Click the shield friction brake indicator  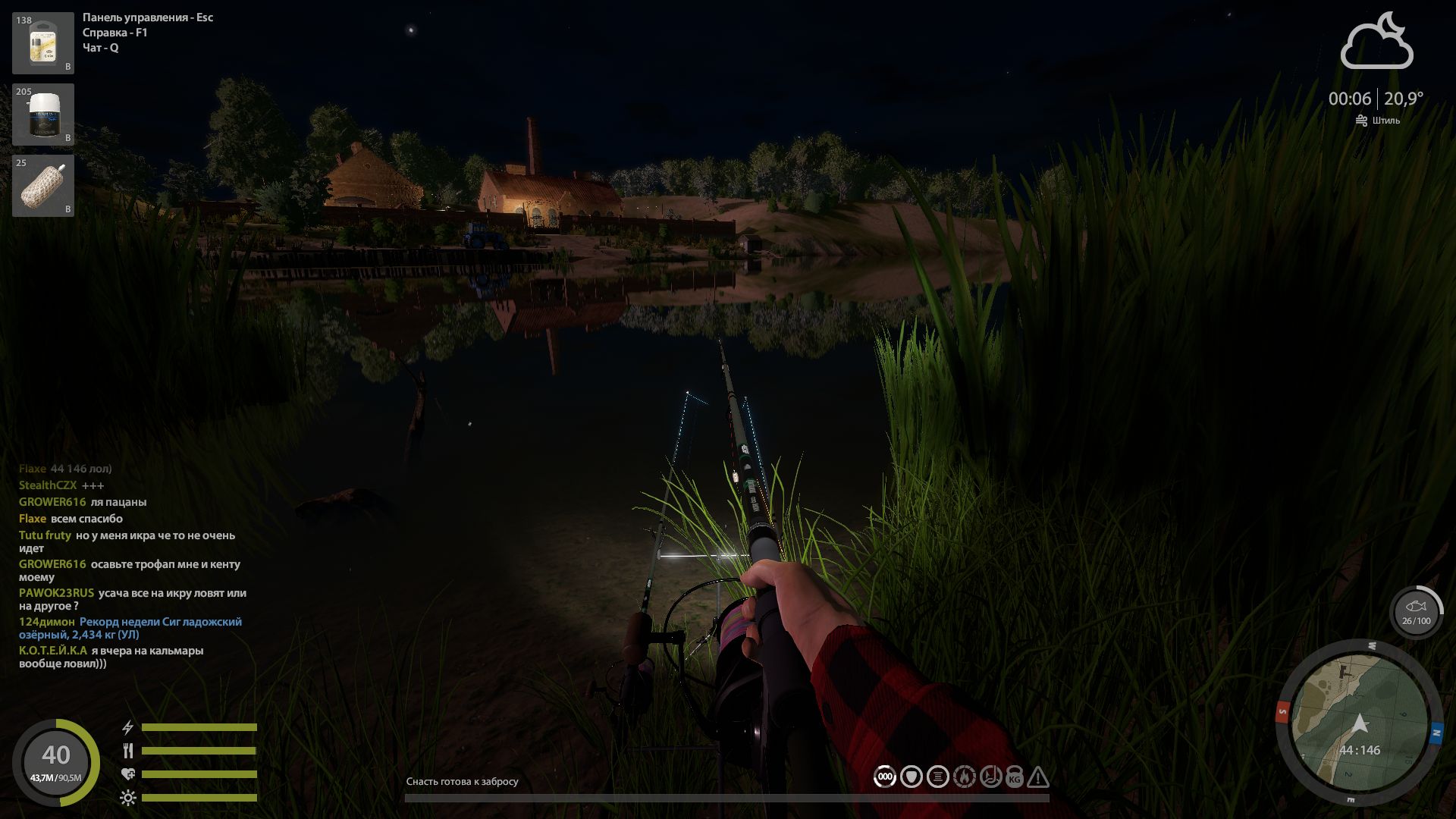[x=912, y=776]
